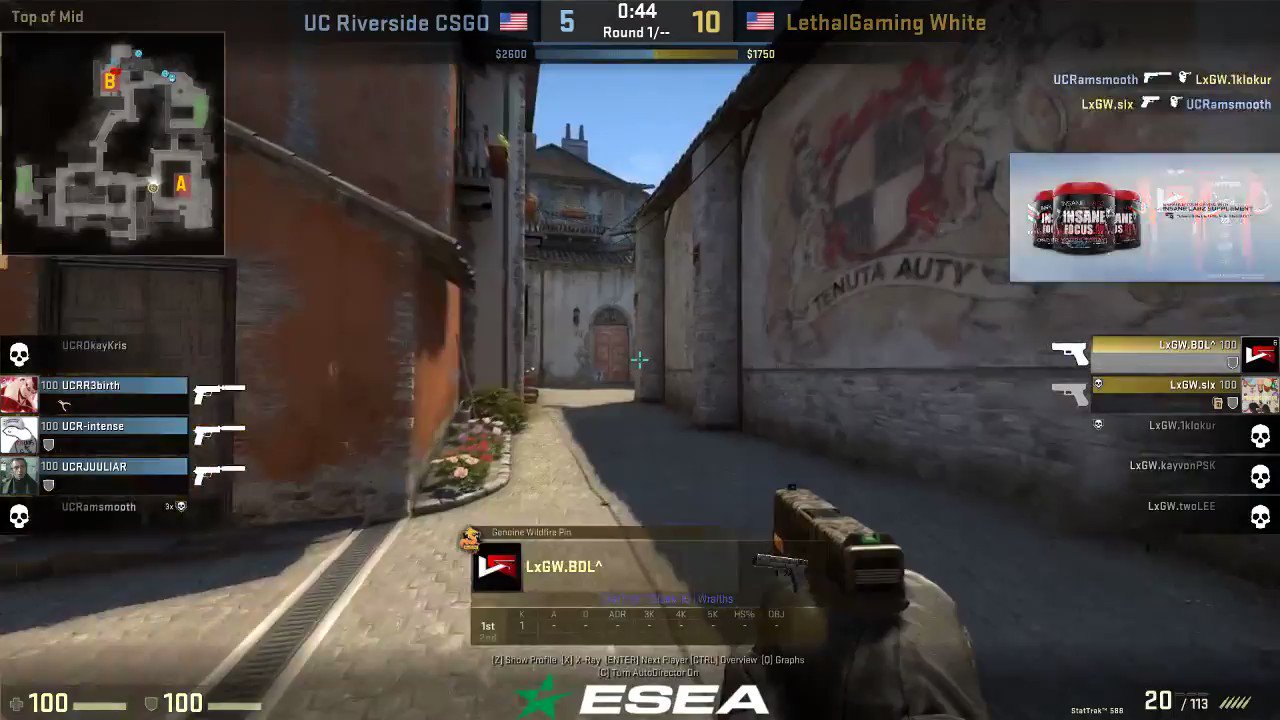This screenshot has width=1280, height=720.
Task: Click the headshot icon in the top kill feed
Action: [x=1184, y=78]
